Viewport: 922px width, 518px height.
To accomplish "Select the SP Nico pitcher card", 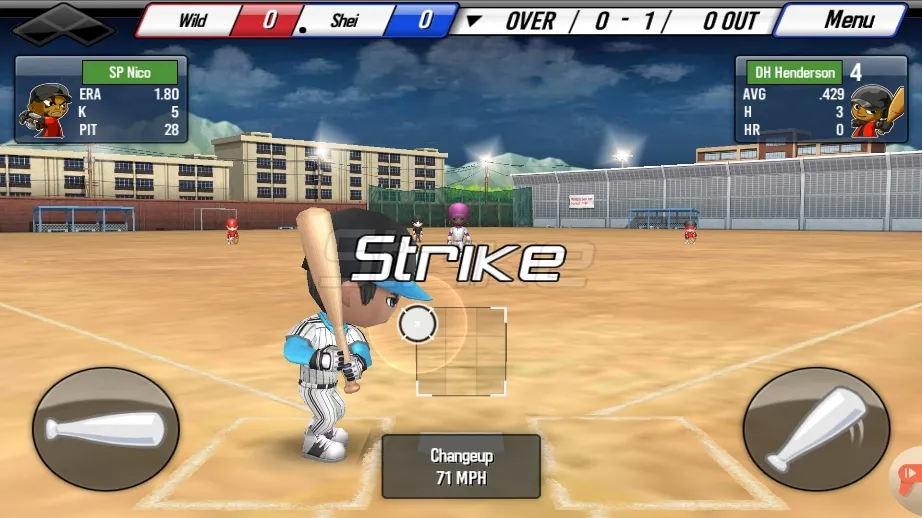I will 101,99.
